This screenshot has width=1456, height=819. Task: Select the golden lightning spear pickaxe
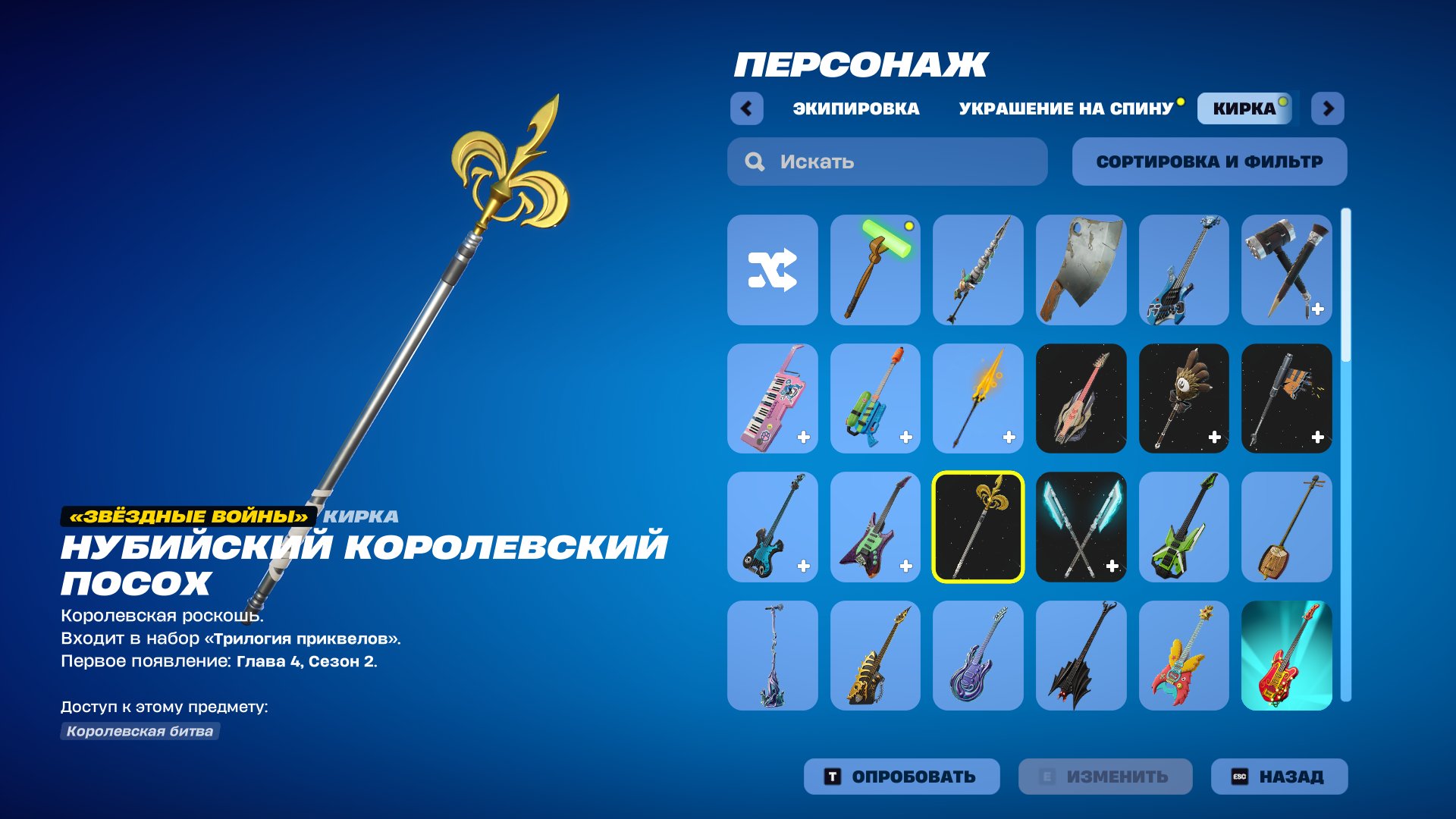[978, 398]
